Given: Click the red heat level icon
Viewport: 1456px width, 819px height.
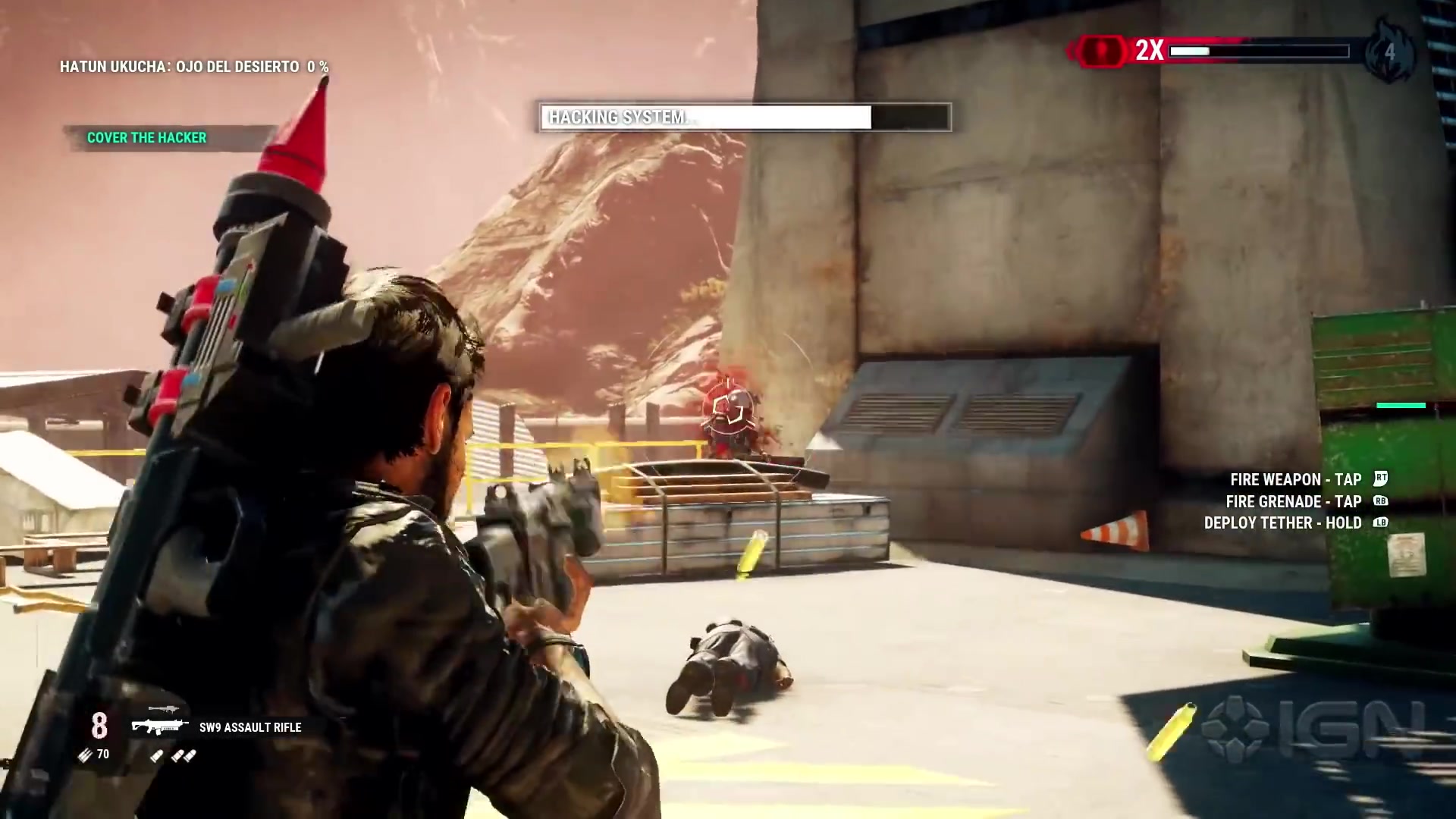Looking at the screenshot, I should coord(1102,51).
